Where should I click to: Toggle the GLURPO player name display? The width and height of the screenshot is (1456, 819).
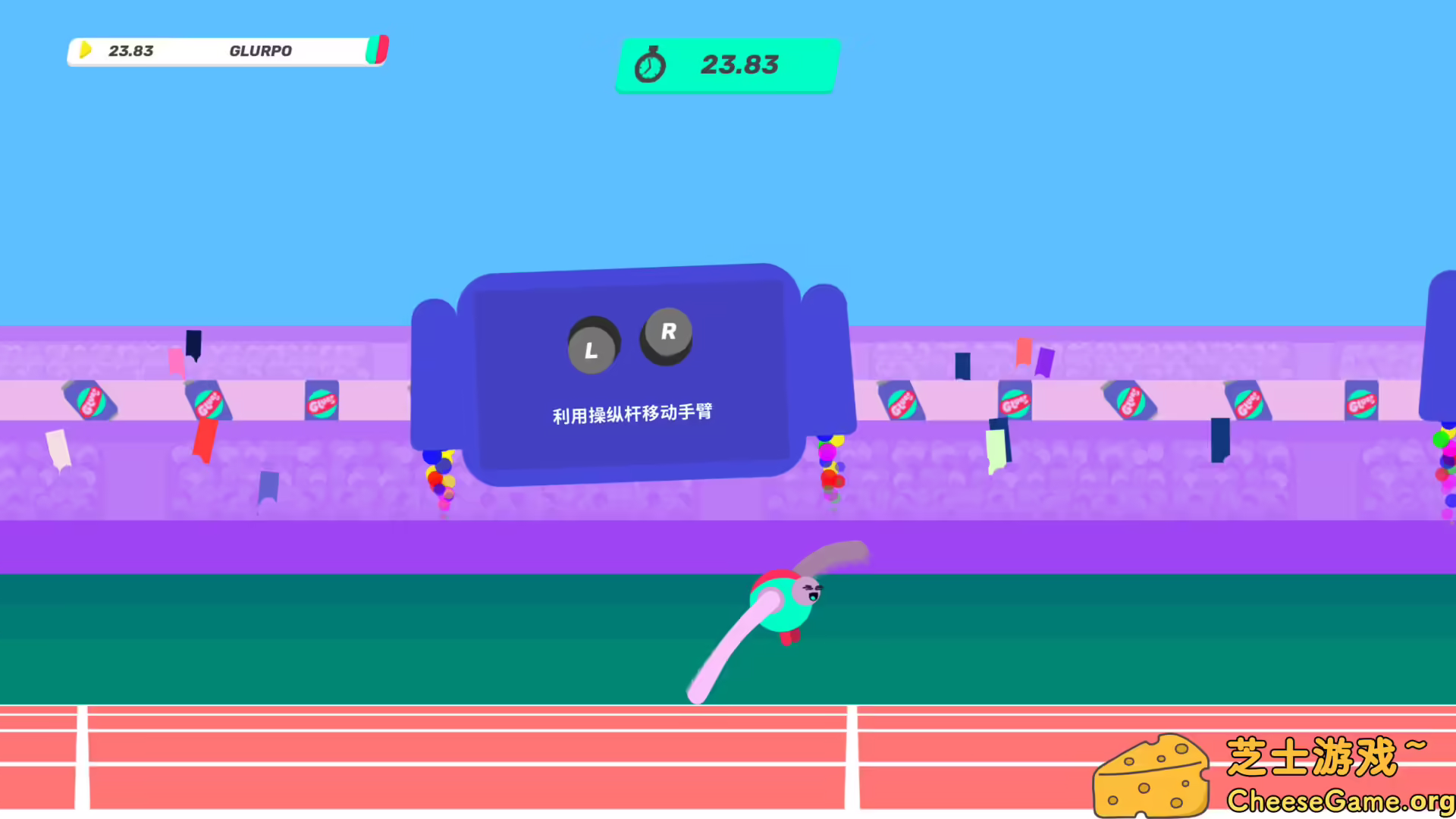(x=260, y=51)
